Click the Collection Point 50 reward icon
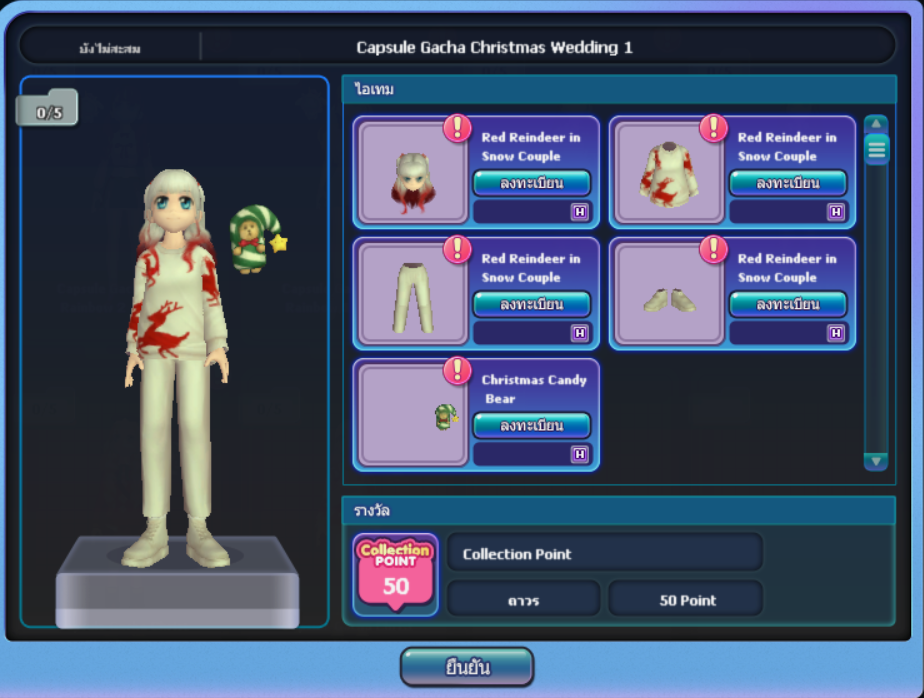This screenshot has width=924, height=698. [x=396, y=575]
